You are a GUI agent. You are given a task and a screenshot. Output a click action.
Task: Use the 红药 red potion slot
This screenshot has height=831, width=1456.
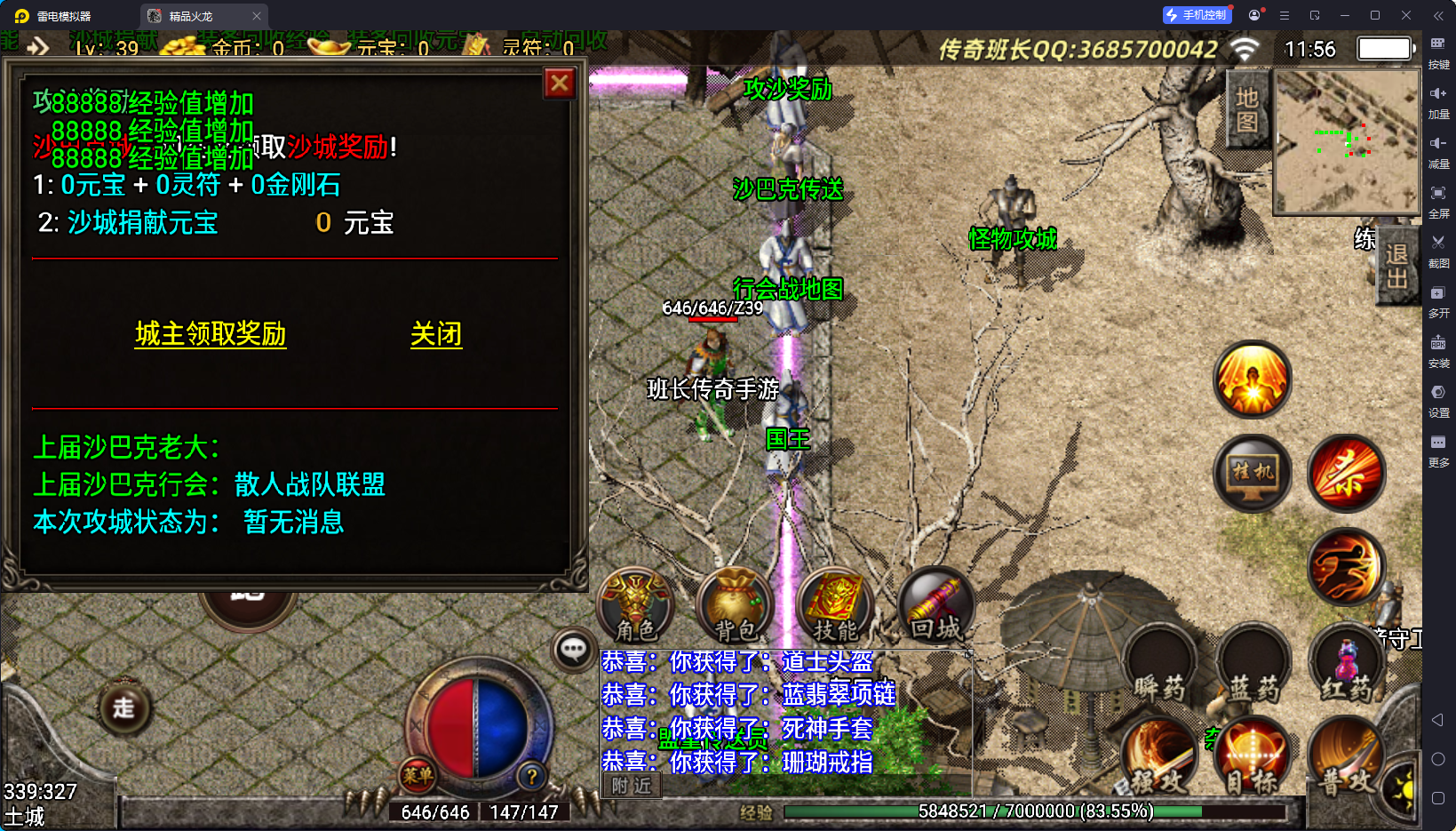(1347, 667)
